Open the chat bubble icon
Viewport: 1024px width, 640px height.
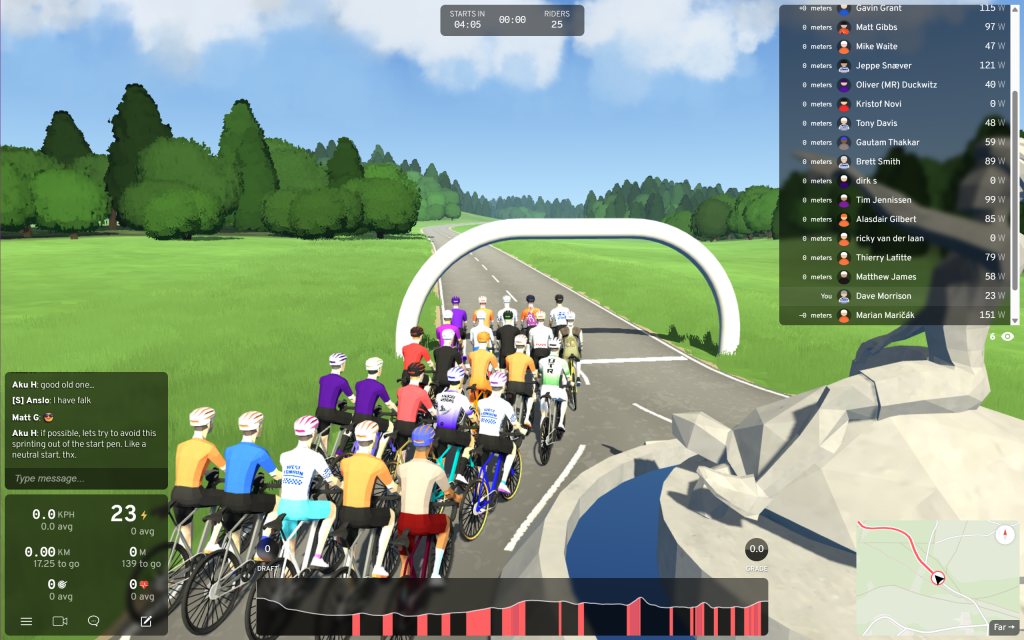[x=94, y=621]
